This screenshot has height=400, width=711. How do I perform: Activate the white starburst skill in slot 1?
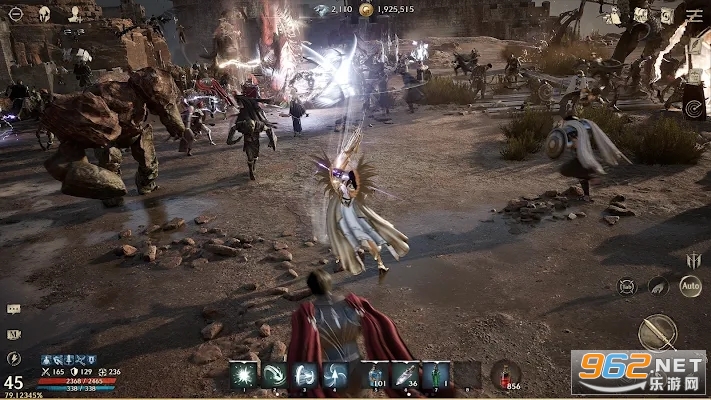point(242,375)
